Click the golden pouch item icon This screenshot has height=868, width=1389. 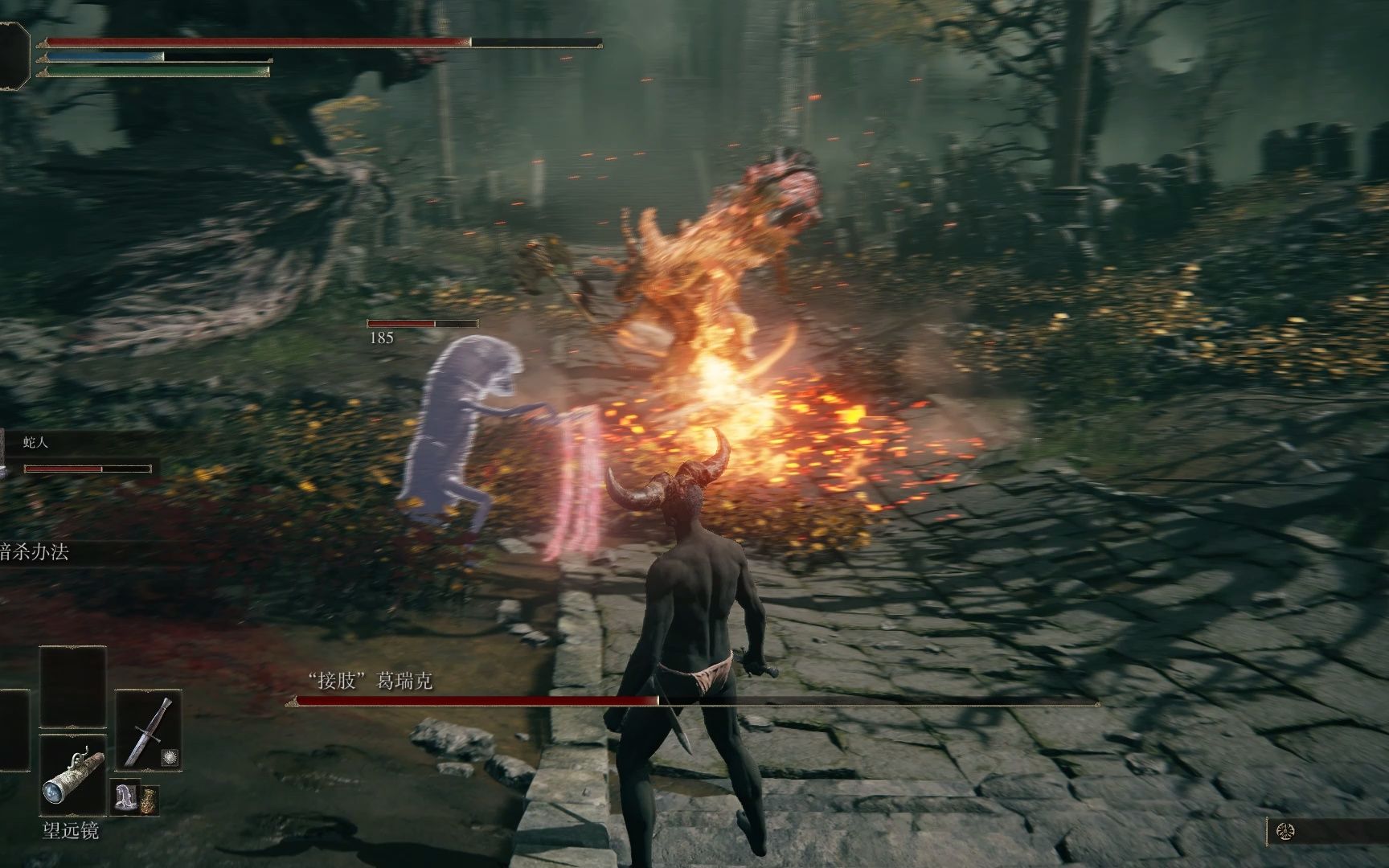pos(150,800)
